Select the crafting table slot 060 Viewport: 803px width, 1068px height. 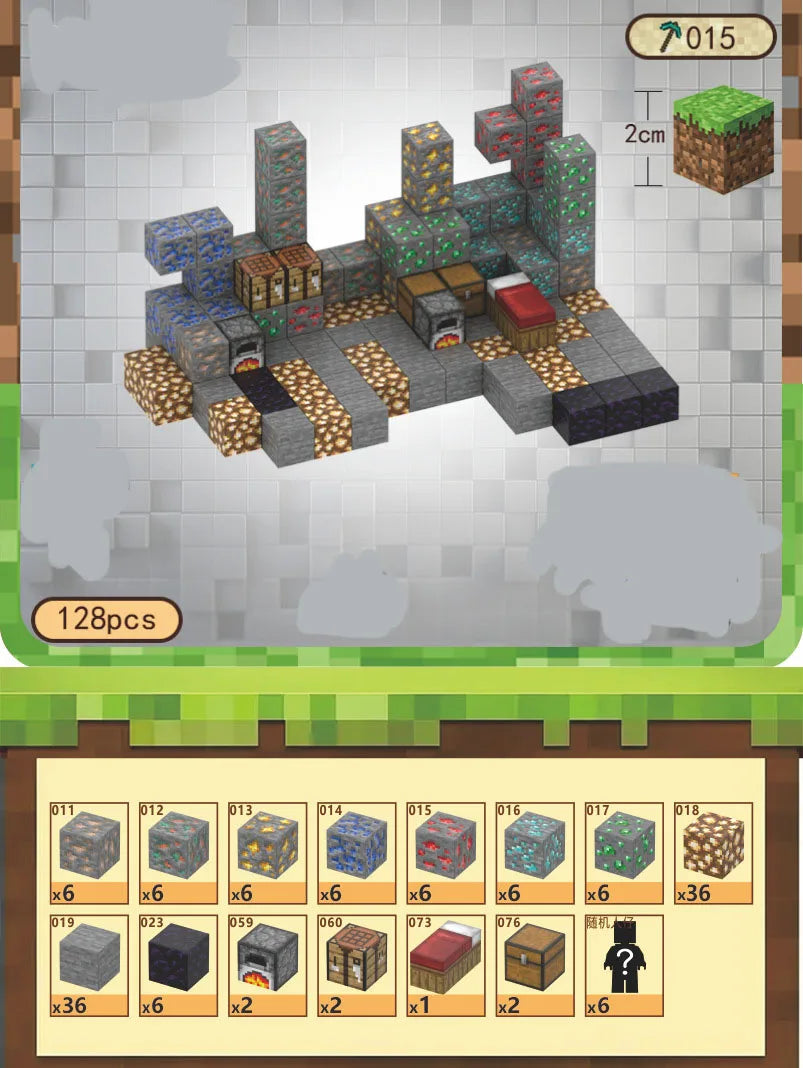point(357,965)
